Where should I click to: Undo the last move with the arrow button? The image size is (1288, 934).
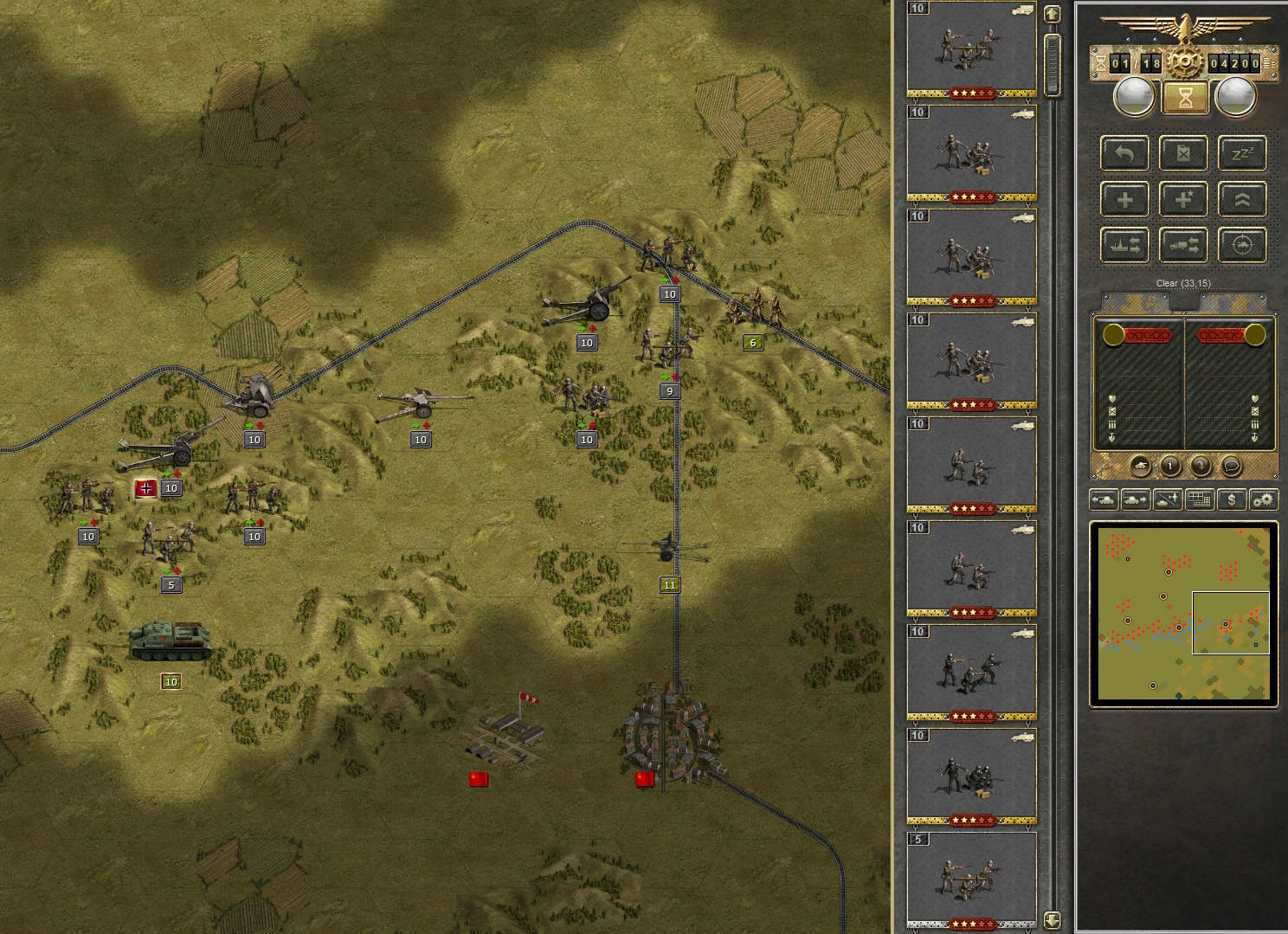click(1124, 153)
